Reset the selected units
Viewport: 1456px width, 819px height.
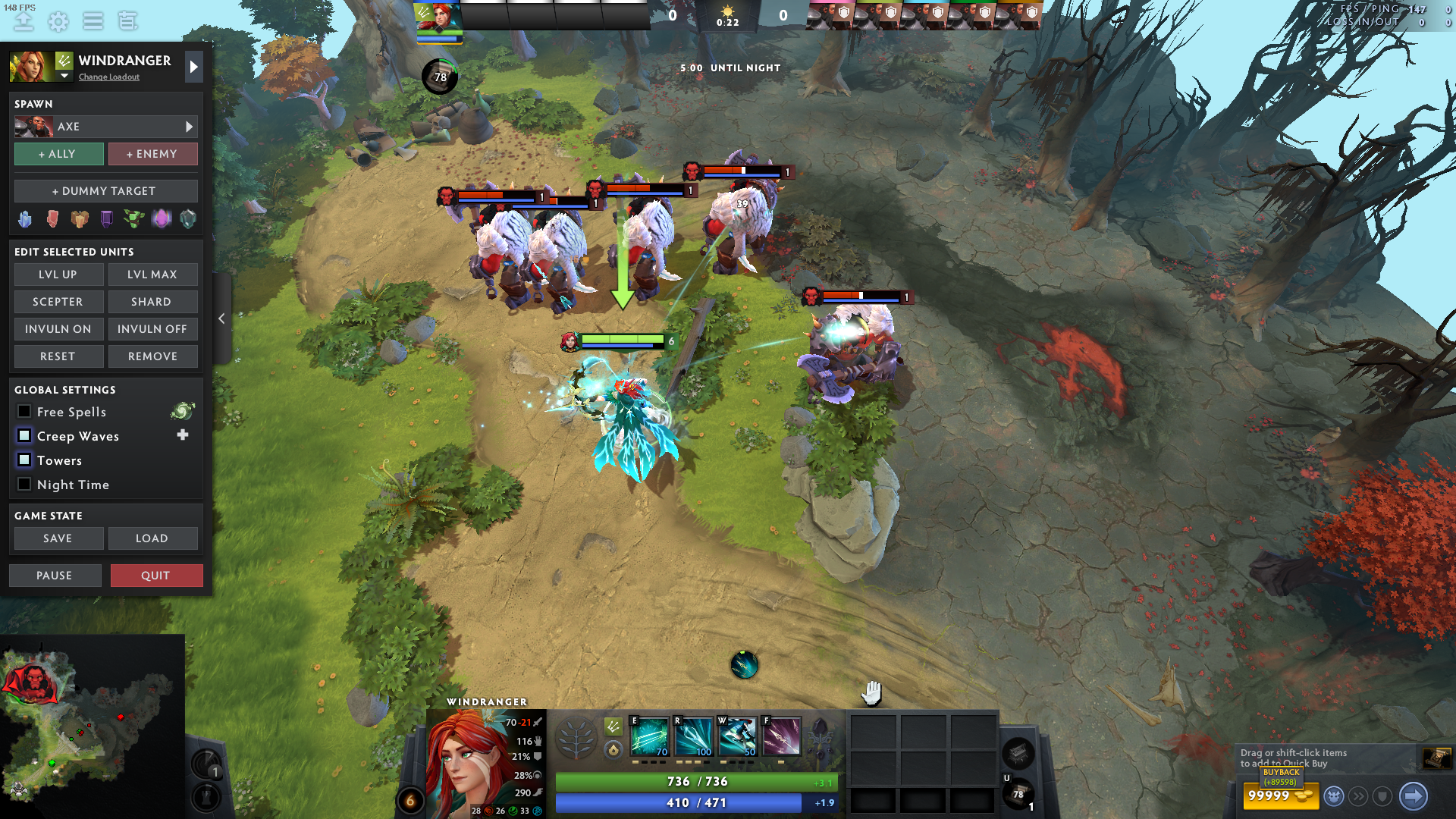(58, 356)
